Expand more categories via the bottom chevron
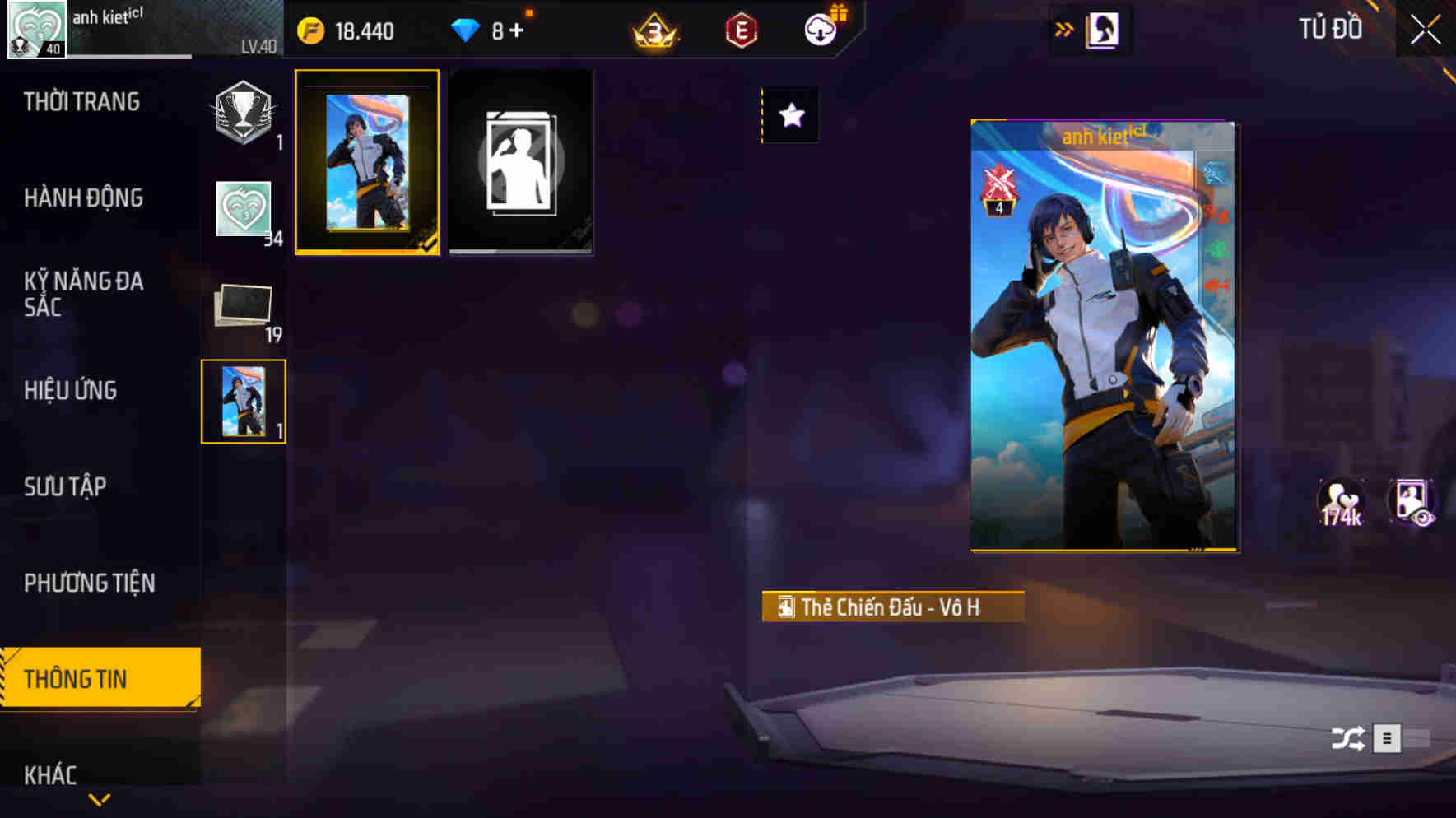 tap(99, 800)
